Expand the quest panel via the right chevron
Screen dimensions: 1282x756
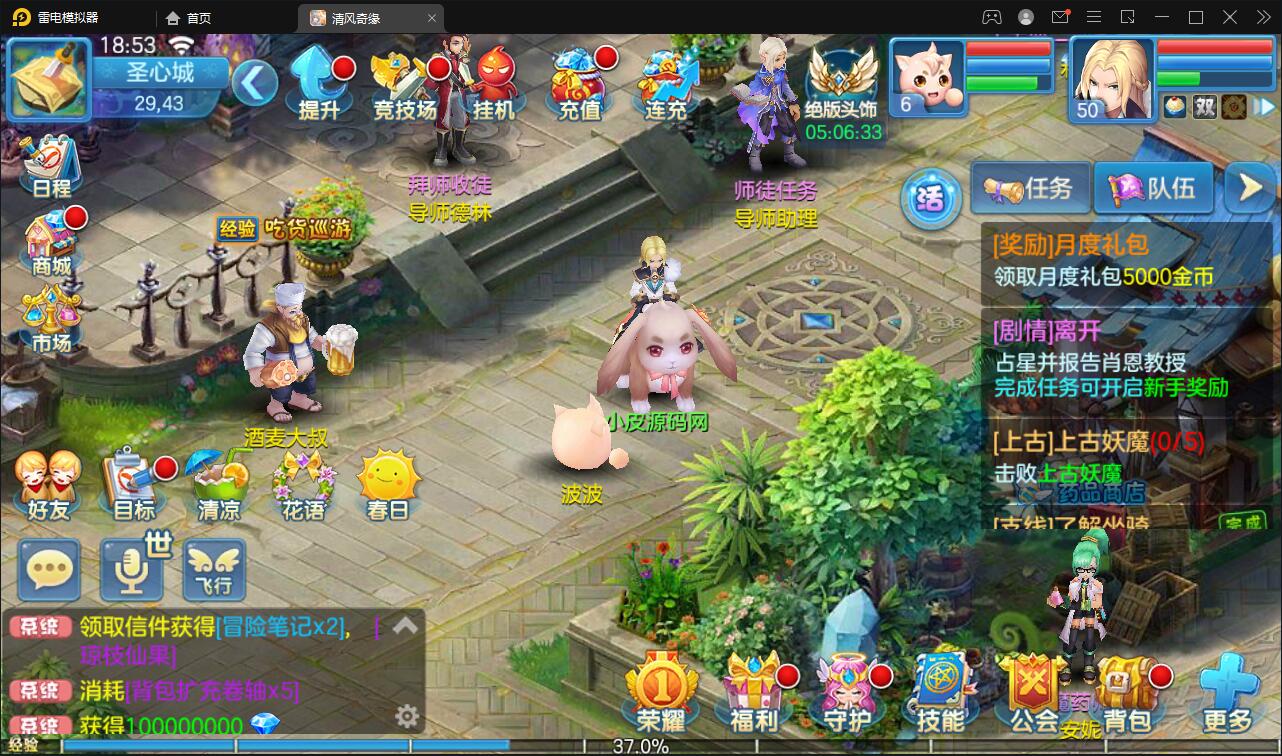point(1248,188)
